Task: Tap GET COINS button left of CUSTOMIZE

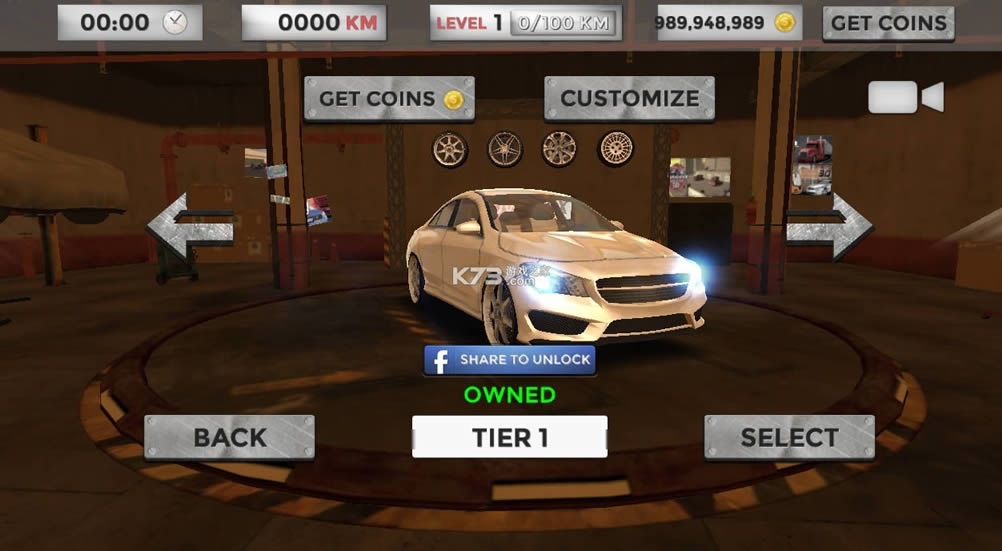Action: coord(389,98)
